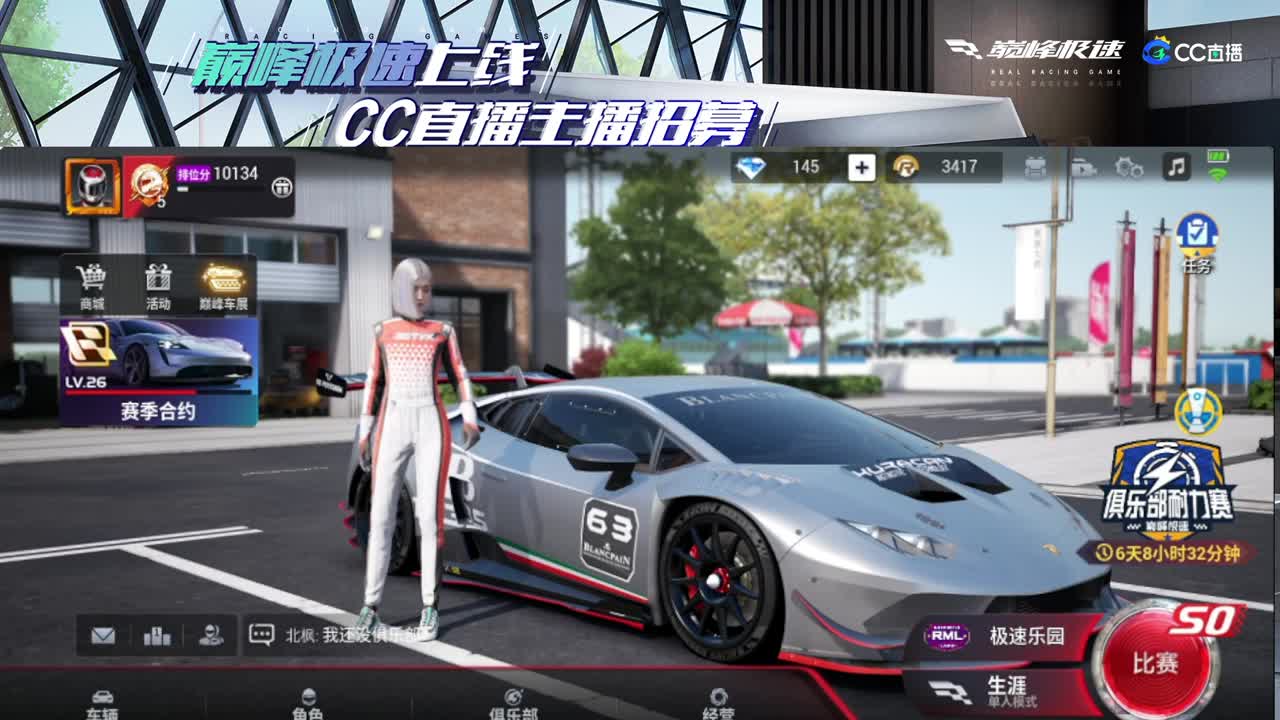Open the game settings gear icon

(1128, 168)
